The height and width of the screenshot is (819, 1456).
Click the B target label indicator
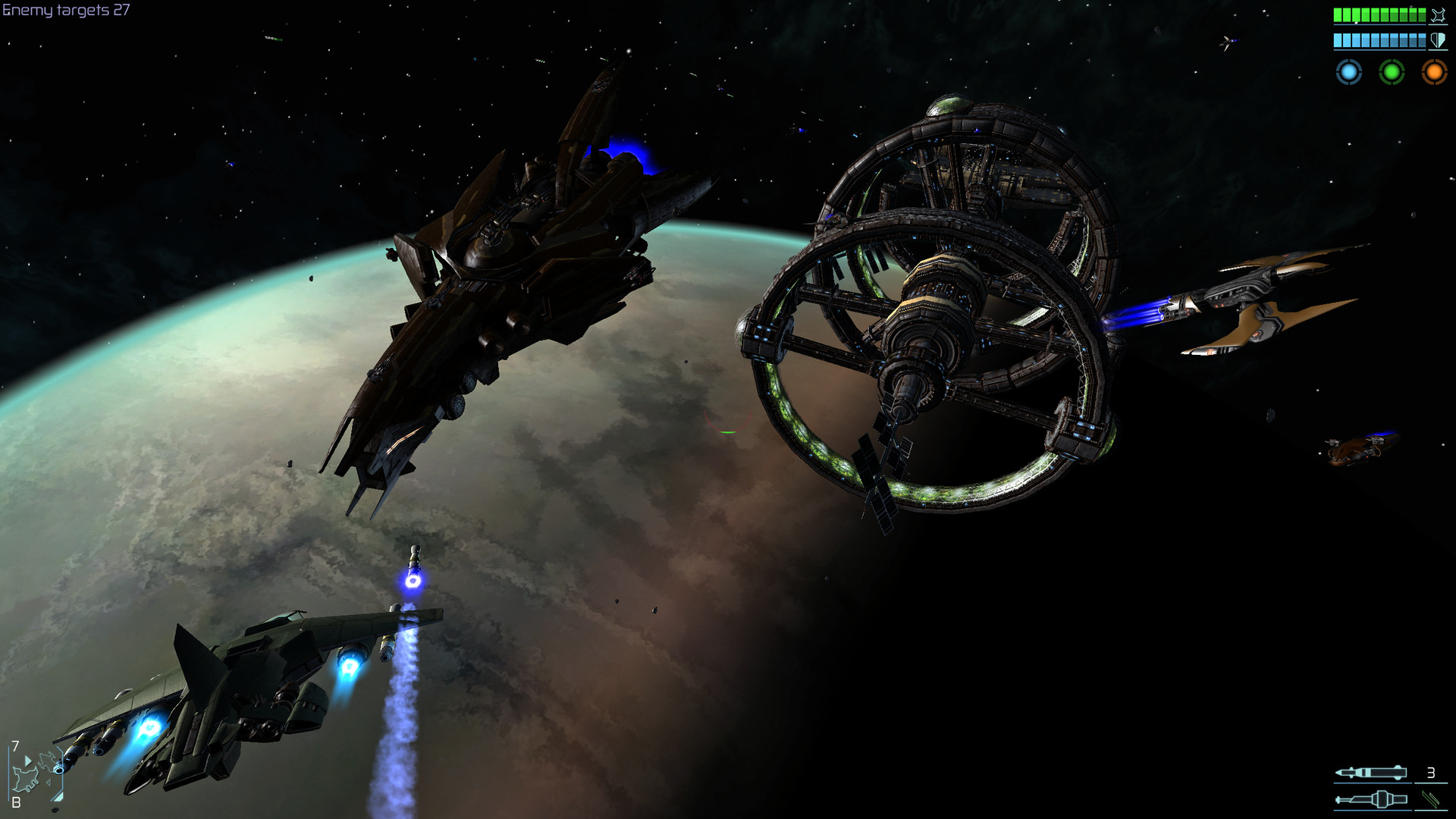(x=16, y=802)
